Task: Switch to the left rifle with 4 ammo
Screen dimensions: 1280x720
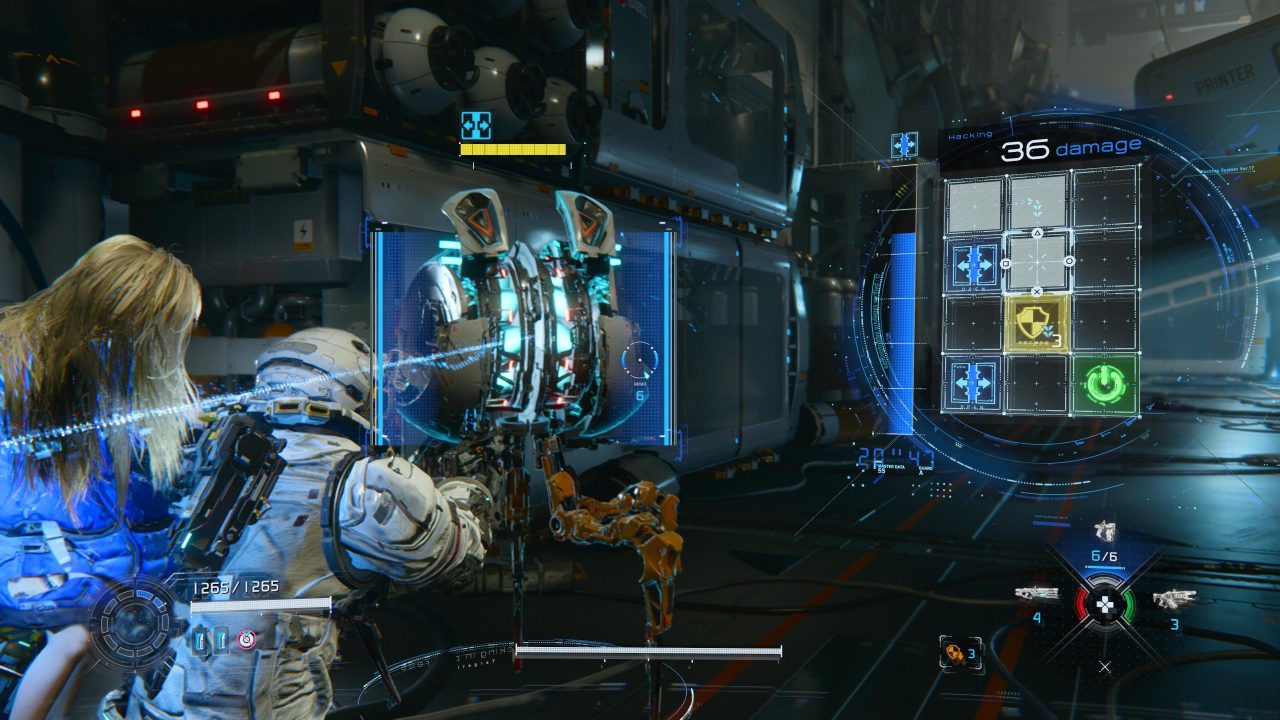Action: (1036, 594)
